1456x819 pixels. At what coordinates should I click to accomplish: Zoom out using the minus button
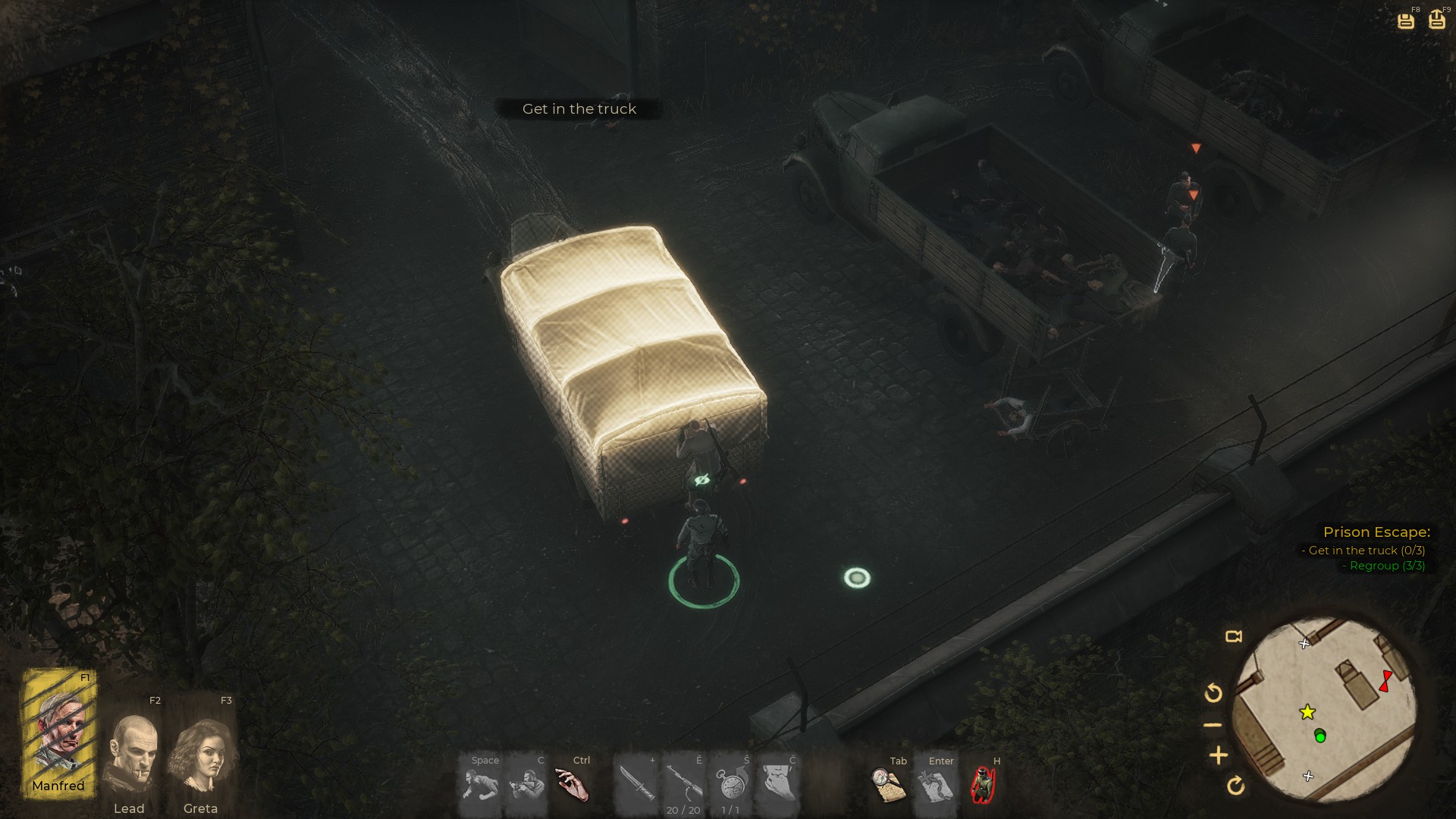[x=1213, y=725]
